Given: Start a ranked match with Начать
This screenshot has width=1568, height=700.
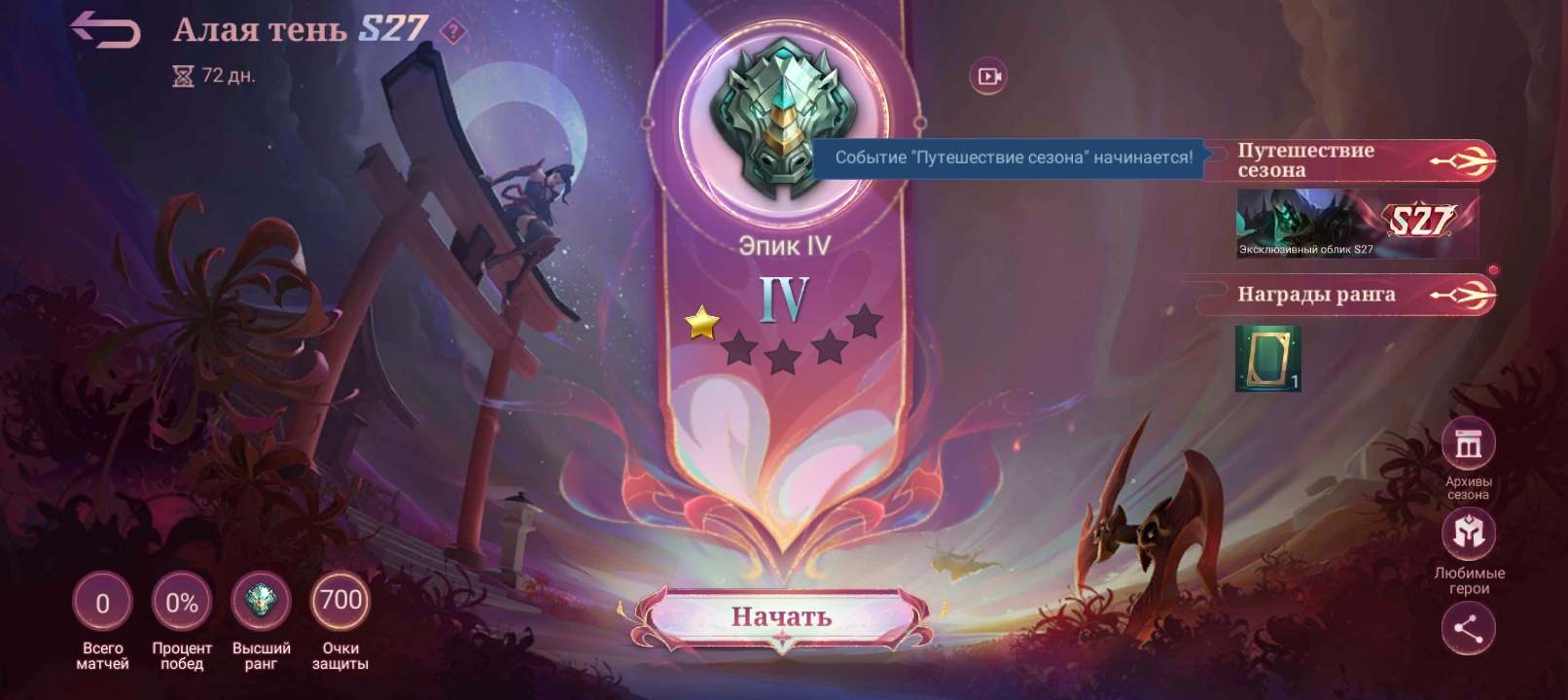Looking at the screenshot, I should click(x=781, y=616).
